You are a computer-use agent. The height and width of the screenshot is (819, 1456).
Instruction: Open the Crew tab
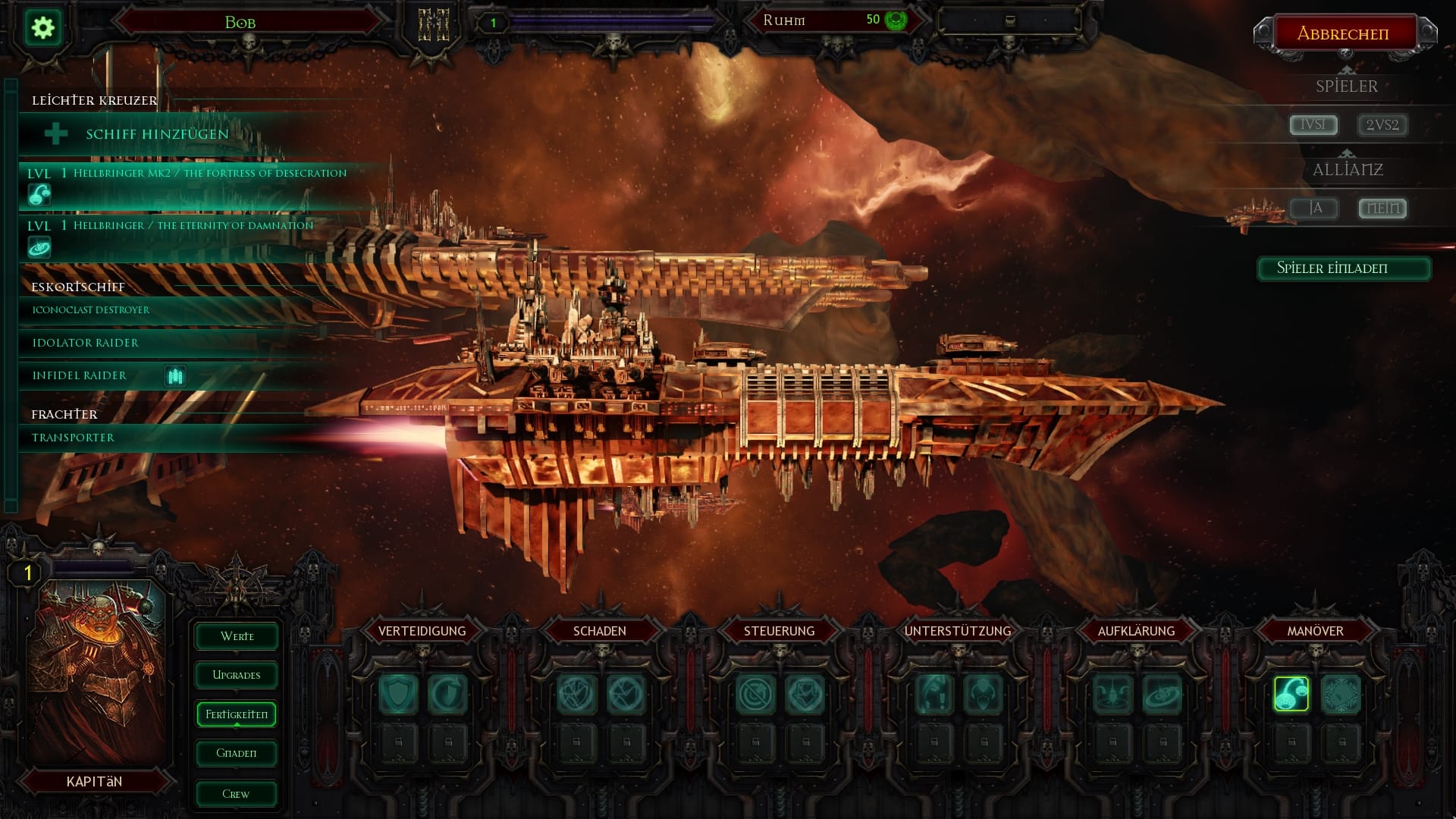tap(237, 794)
